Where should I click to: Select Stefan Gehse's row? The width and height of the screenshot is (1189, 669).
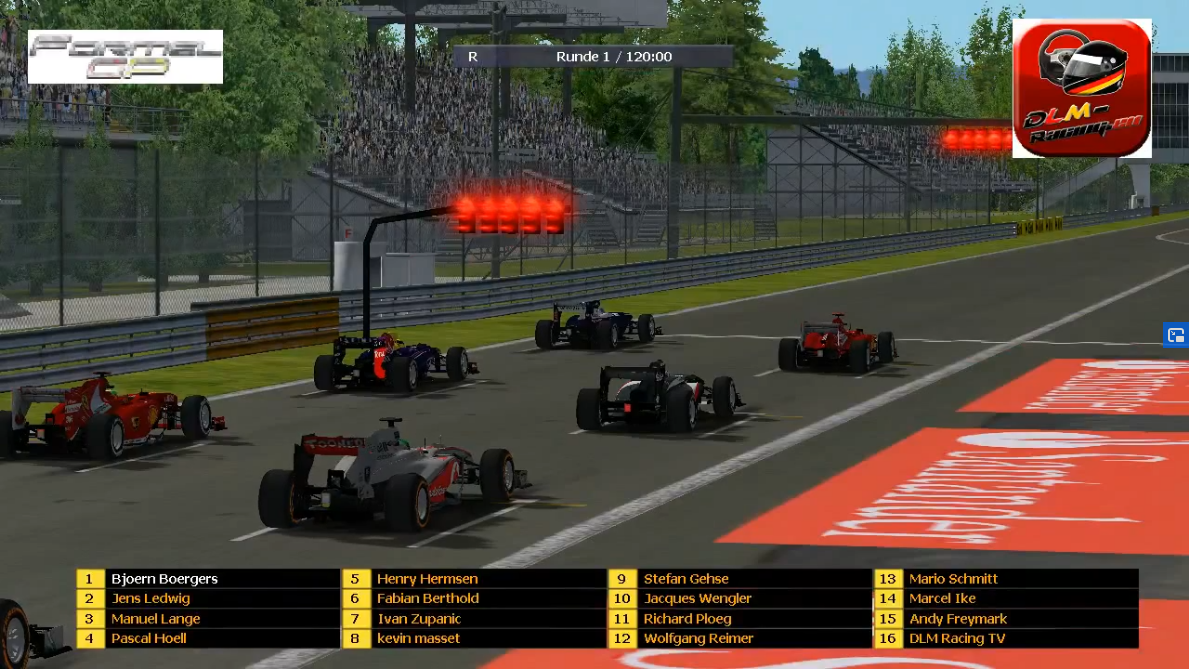point(686,579)
